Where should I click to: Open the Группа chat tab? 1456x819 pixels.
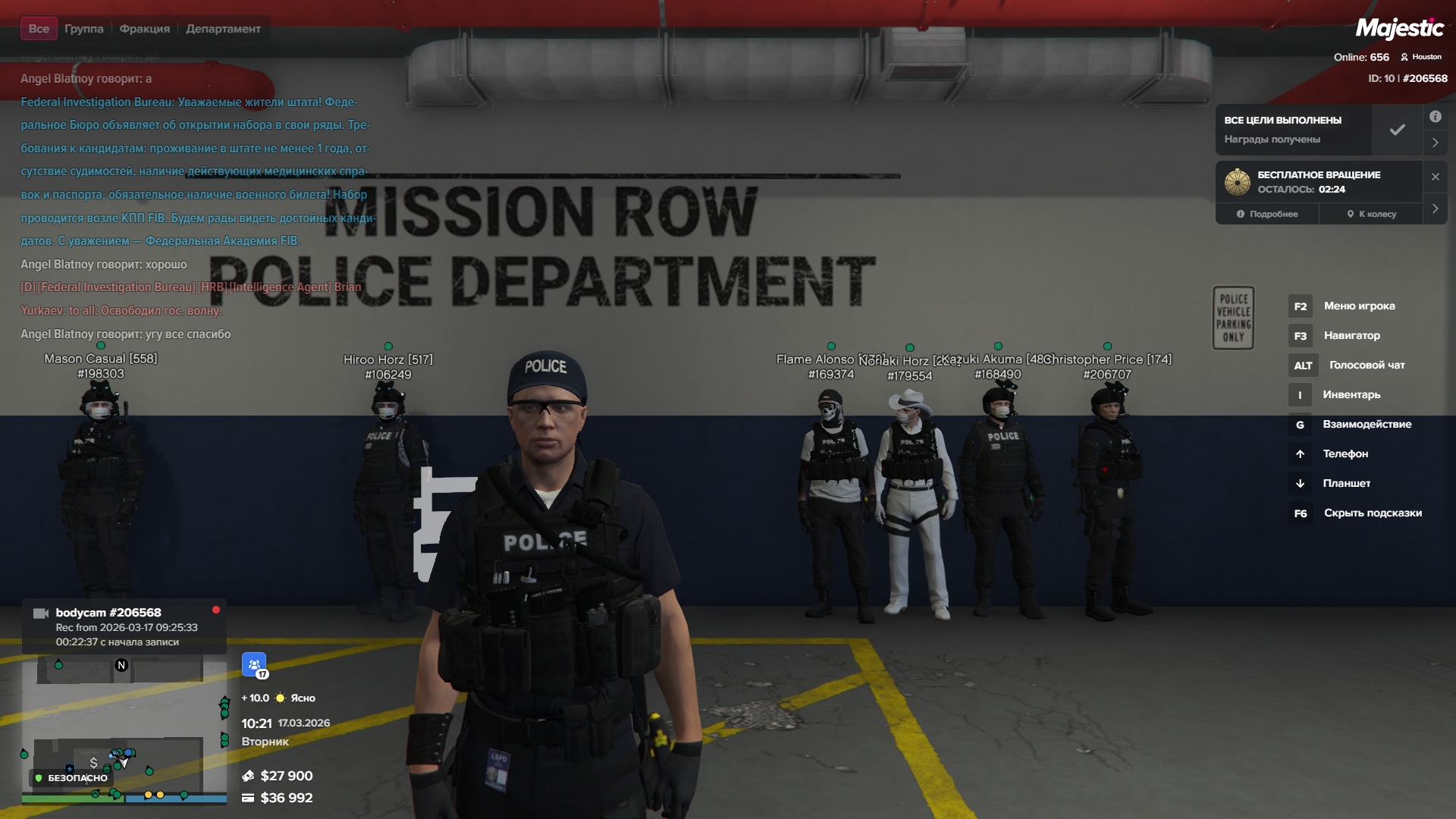[x=83, y=29]
